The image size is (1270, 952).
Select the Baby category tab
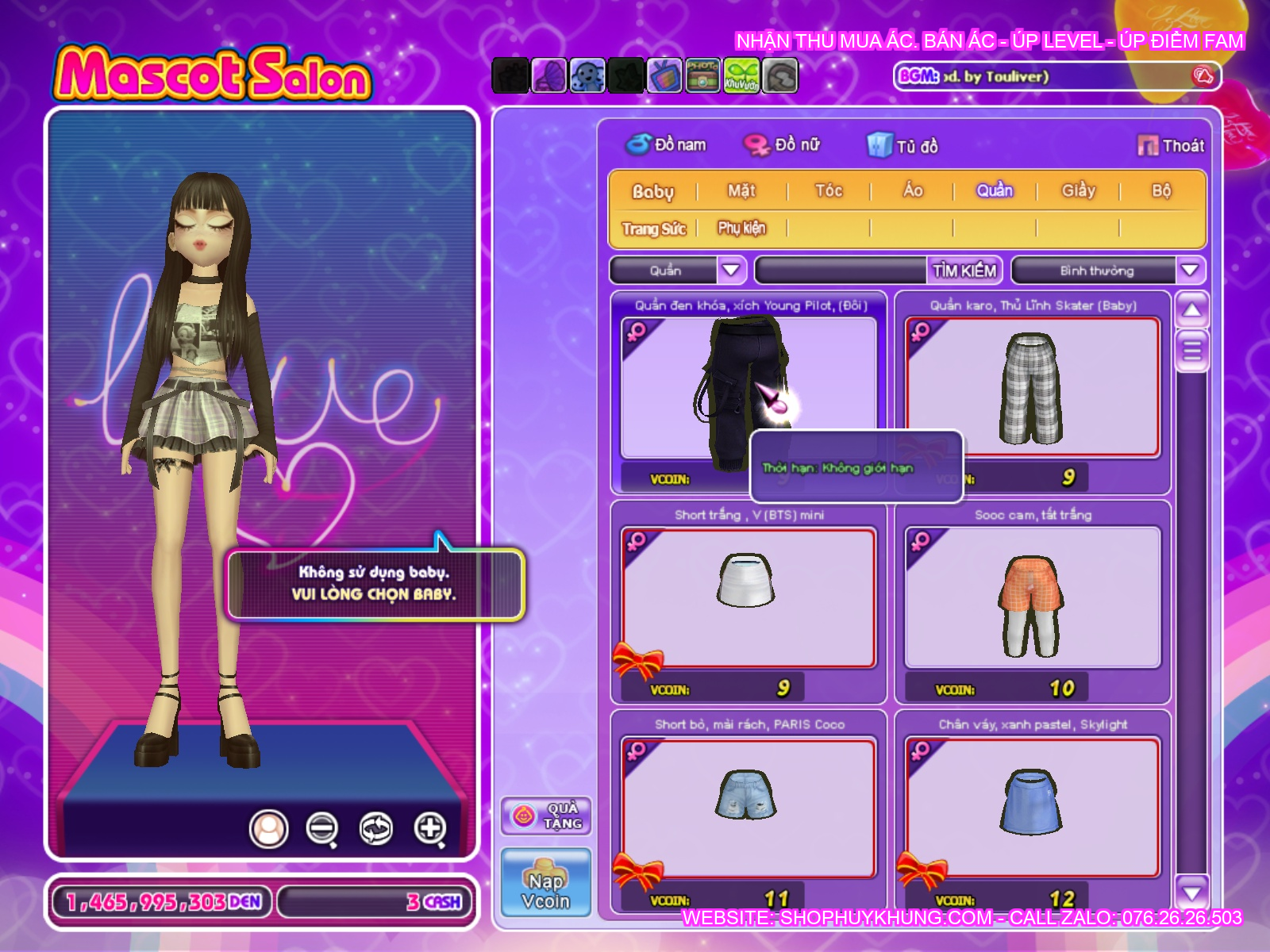[x=652, y=191]
